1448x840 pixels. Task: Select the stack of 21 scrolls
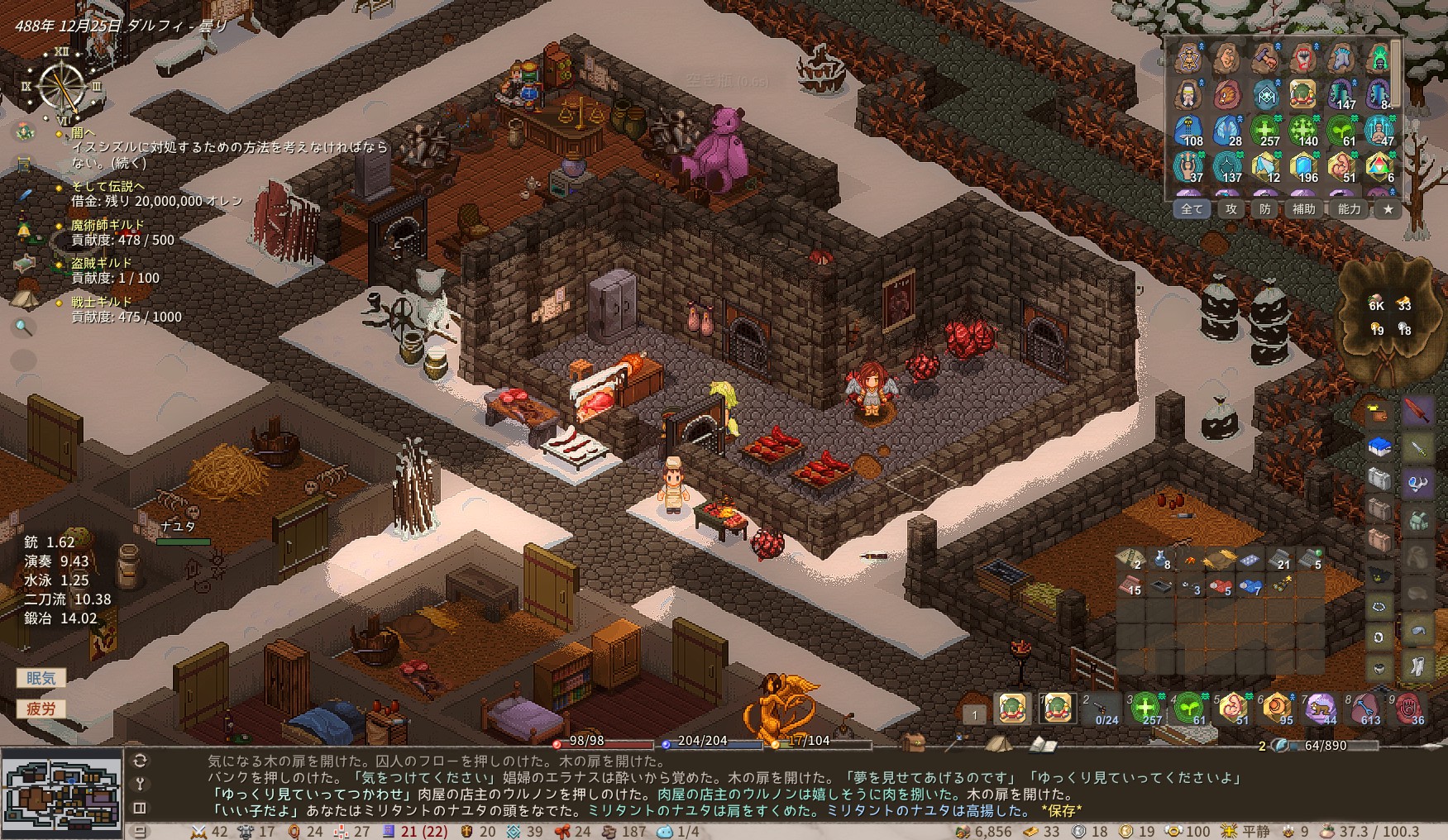click(1280, 560)
